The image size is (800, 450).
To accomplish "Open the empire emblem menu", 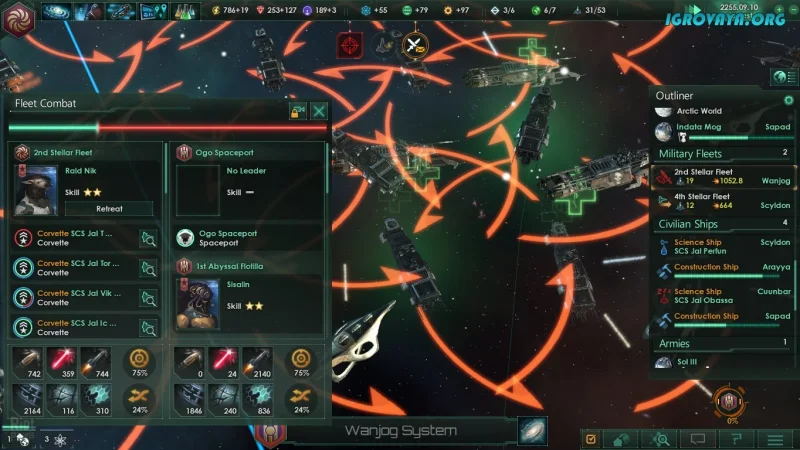I will [18, 14].
